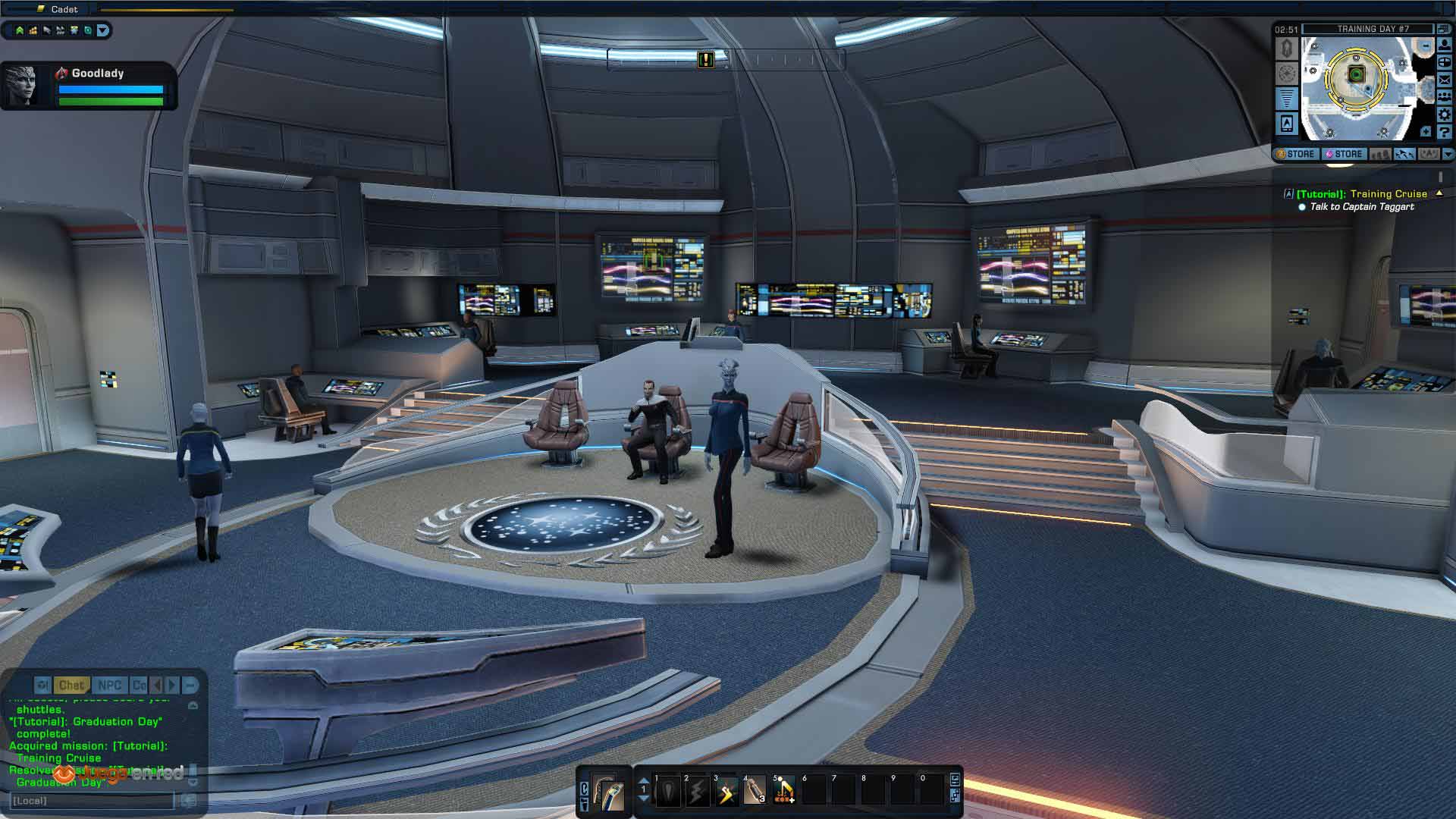
Task: Click the yellow exclamation alert icon
Action: tap(706, 59)
